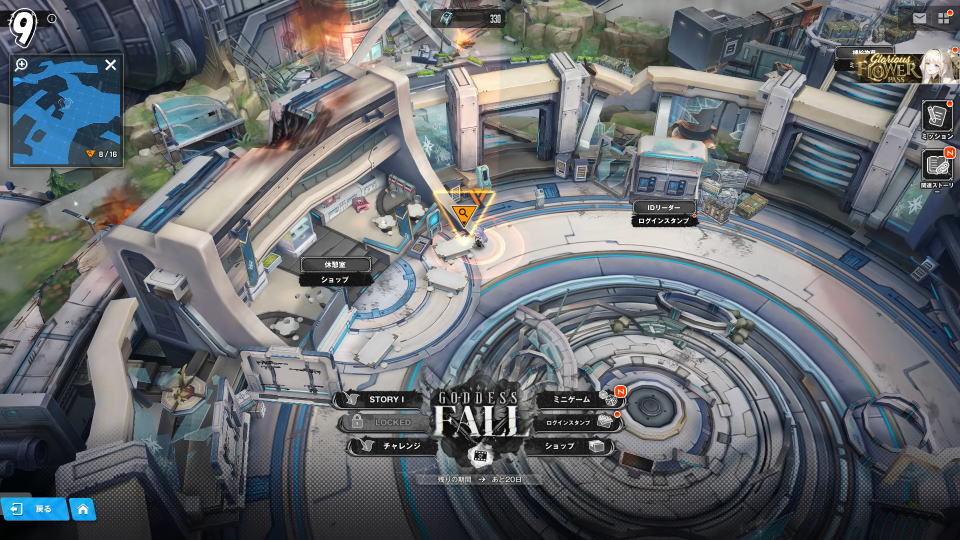The width and height of the screenshot is (960, 540).
Task: Zoom in using the minimap magnifier button
Action: click(x=22, y=65)
